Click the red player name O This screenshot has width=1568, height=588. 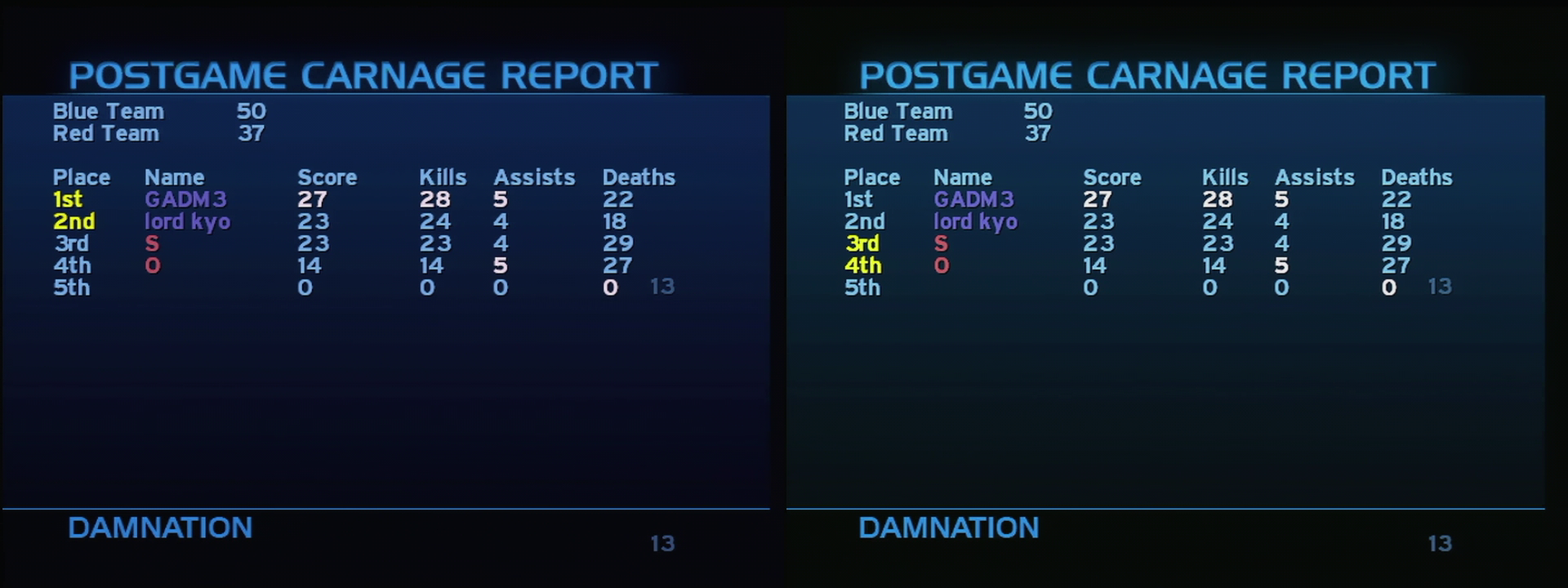click(x=152, y=265)
